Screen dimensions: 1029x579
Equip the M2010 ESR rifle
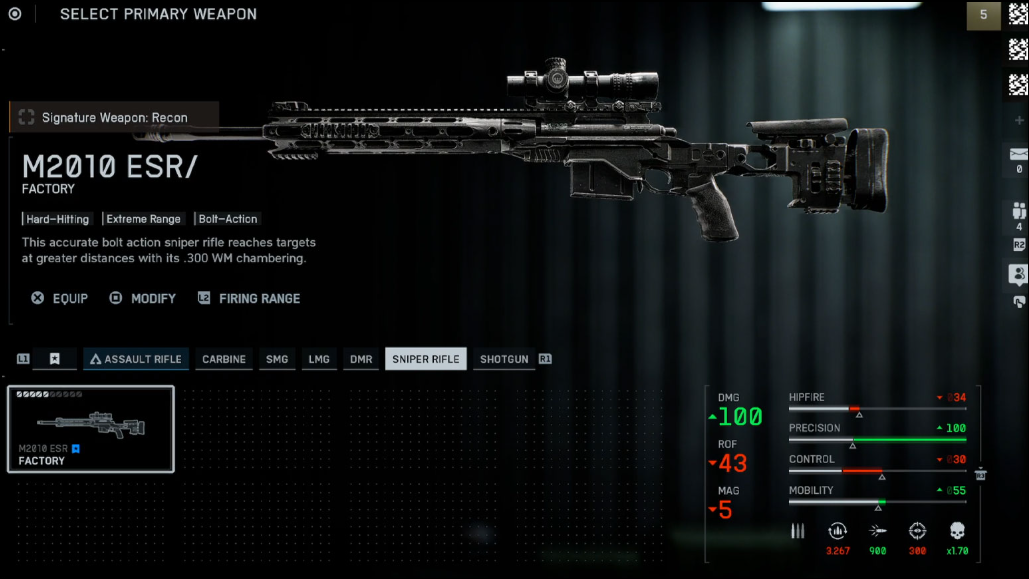(60, 298)
